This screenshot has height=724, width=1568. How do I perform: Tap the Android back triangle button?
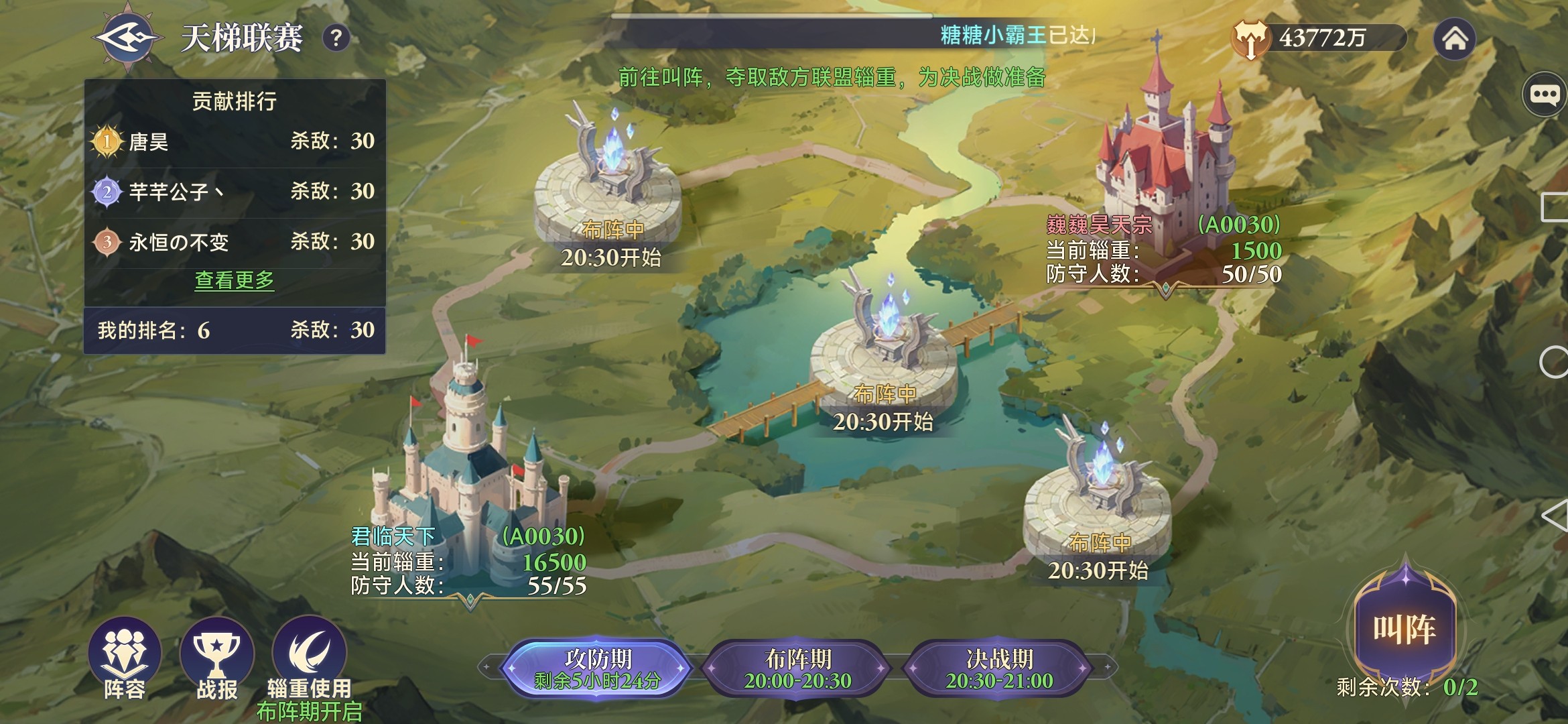tap(1555, 516)
